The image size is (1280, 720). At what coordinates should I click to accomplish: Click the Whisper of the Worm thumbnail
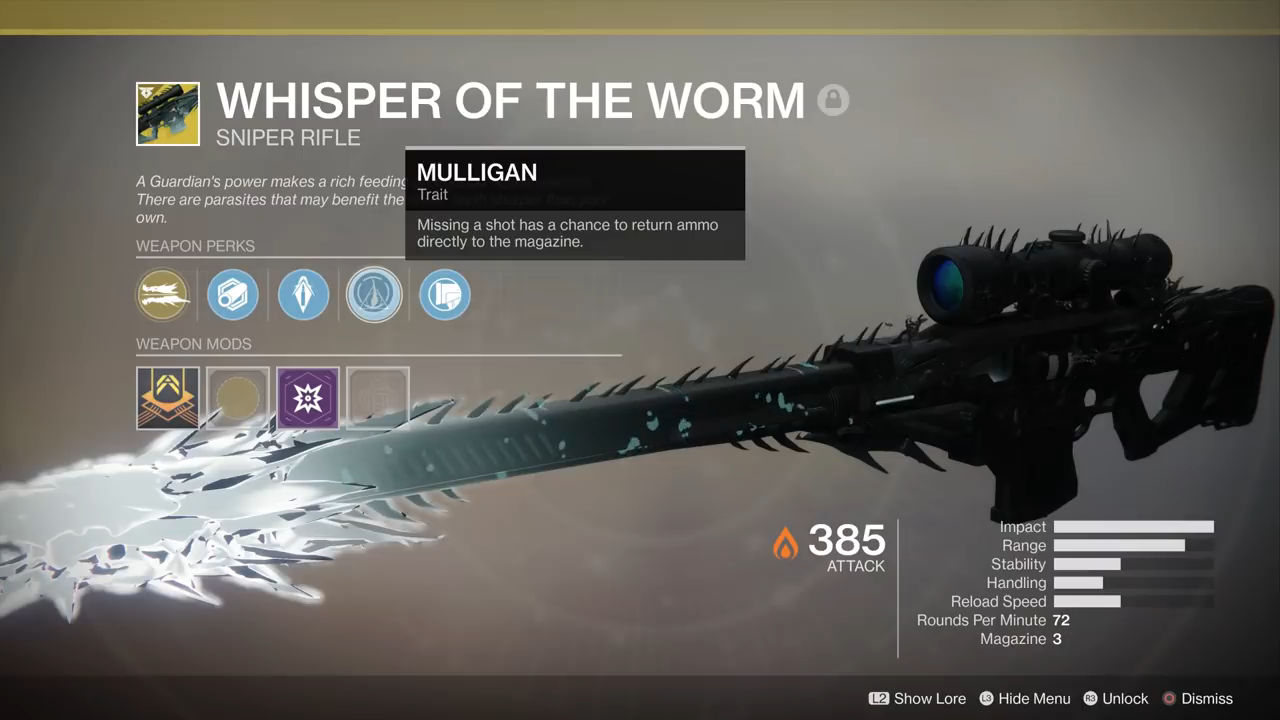(168, 114)
